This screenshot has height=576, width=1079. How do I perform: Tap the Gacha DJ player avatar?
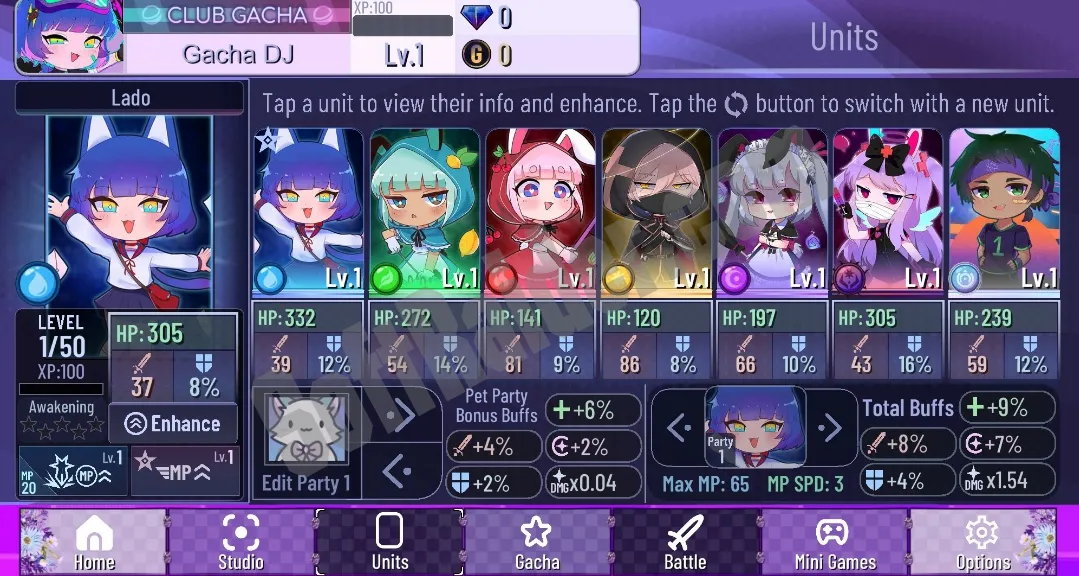coord(66,37)
